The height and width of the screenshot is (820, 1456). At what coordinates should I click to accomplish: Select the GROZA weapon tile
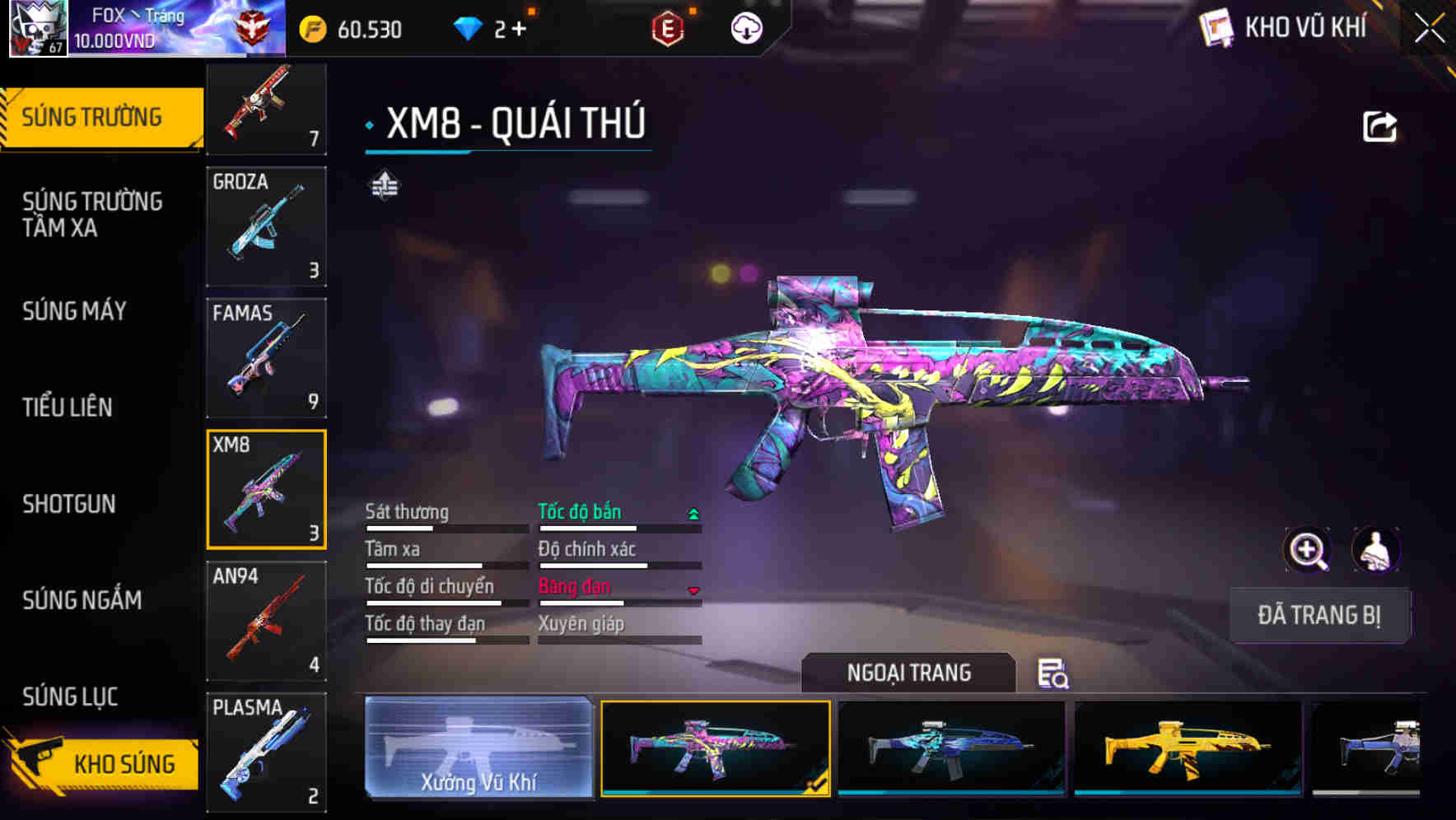click(x=266, y=226)
